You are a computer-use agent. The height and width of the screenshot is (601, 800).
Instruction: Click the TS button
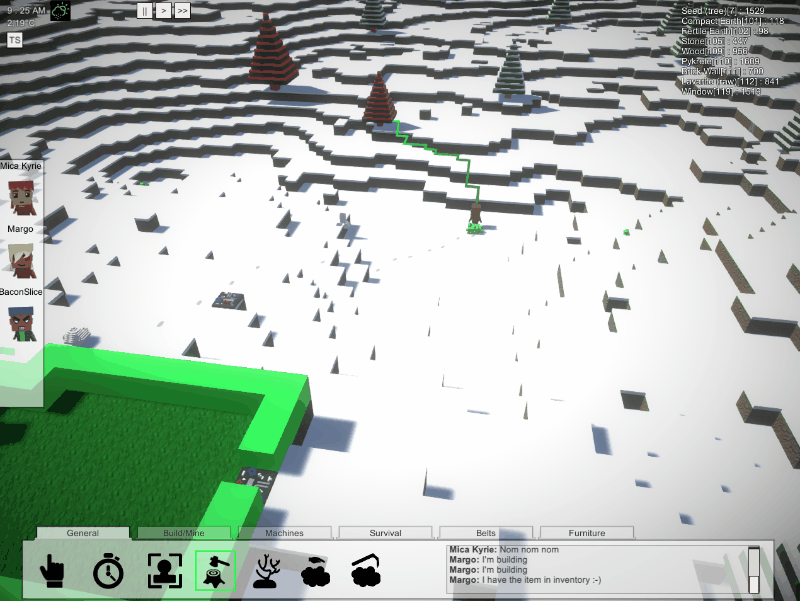coord(15,39)
